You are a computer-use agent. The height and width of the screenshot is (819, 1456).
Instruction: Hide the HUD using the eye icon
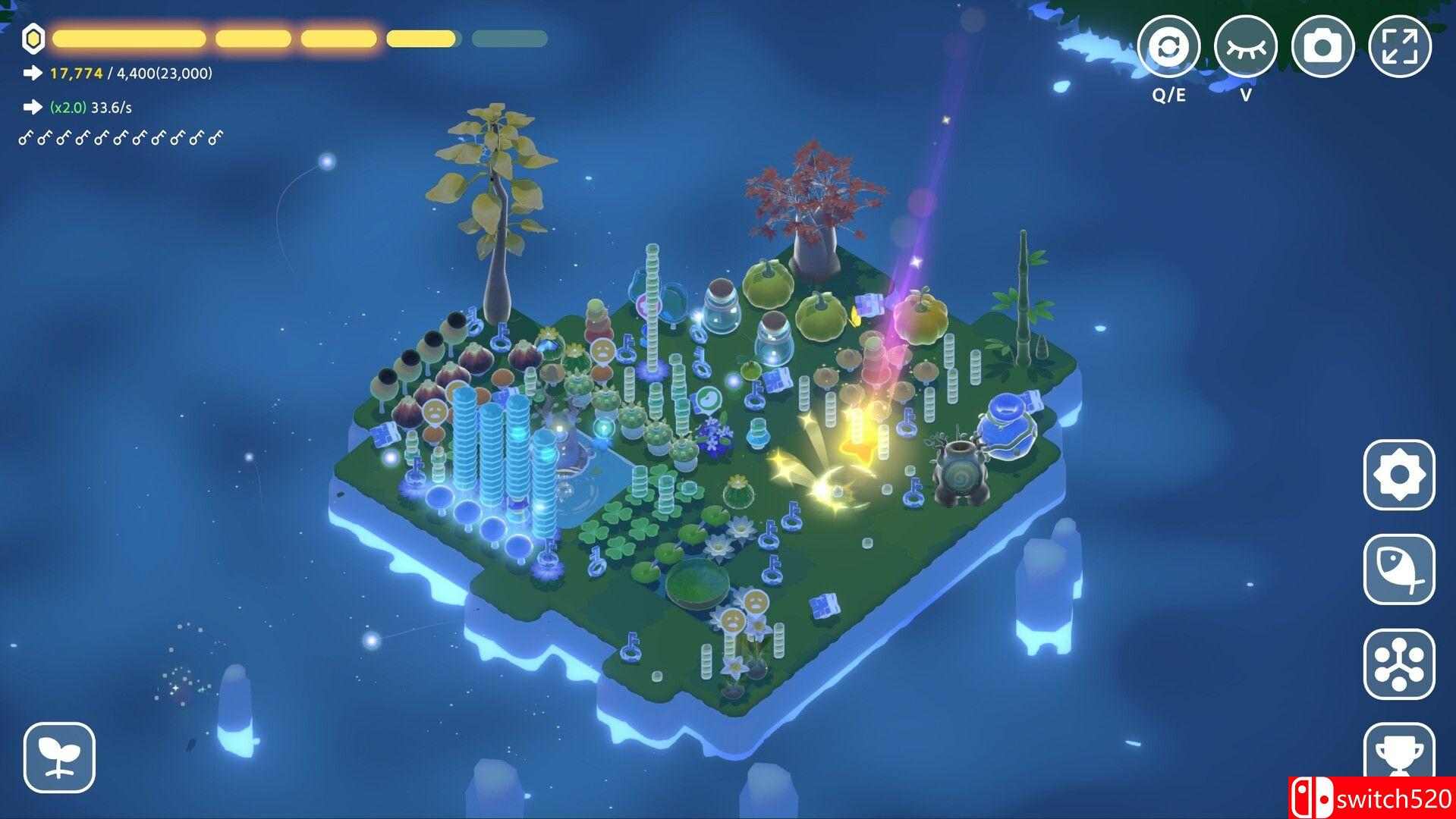pos(1247,46)
